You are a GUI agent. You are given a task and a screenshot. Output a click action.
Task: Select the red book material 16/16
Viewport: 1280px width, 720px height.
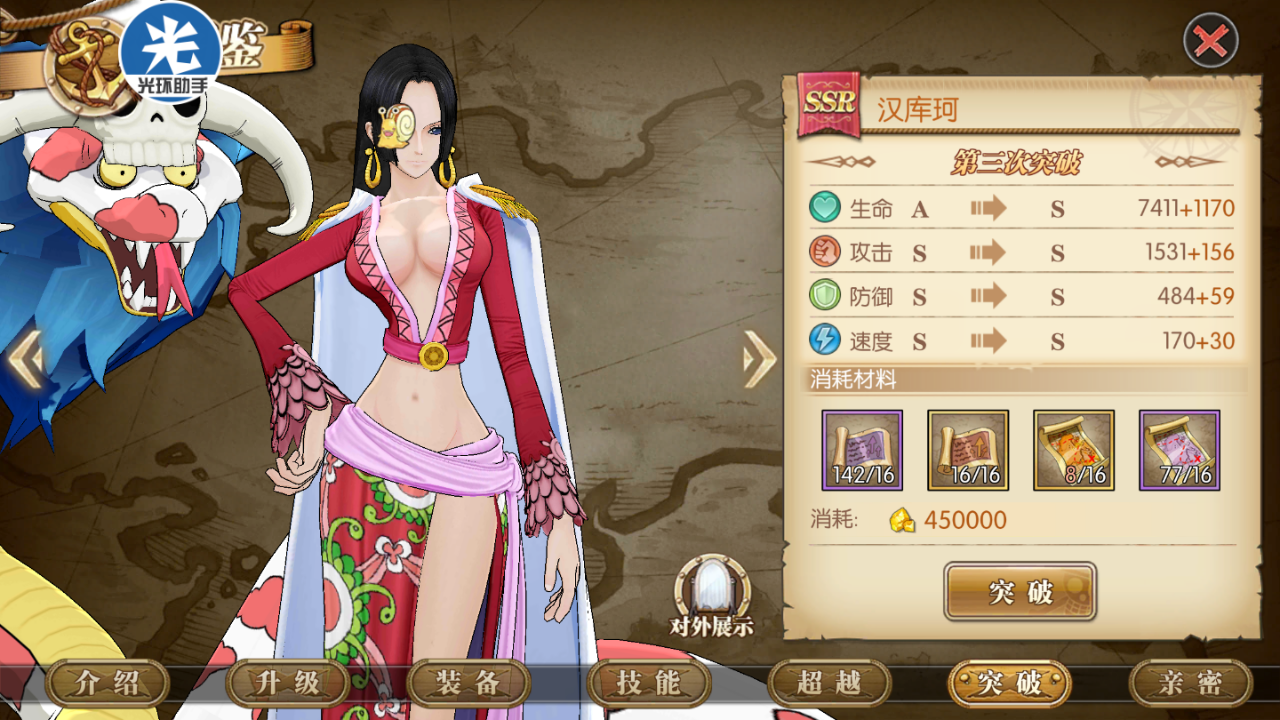coord(968,450)
